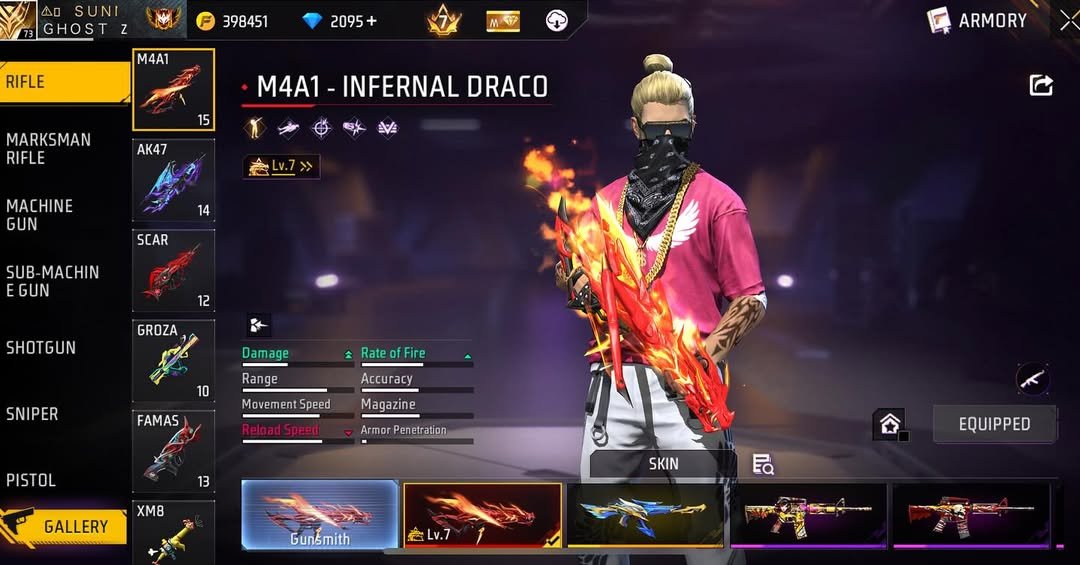Image resolution: width=1080 pixels, height=565 pixels.
Task: Select the Machine Gun category
Action: coord(60,214)
